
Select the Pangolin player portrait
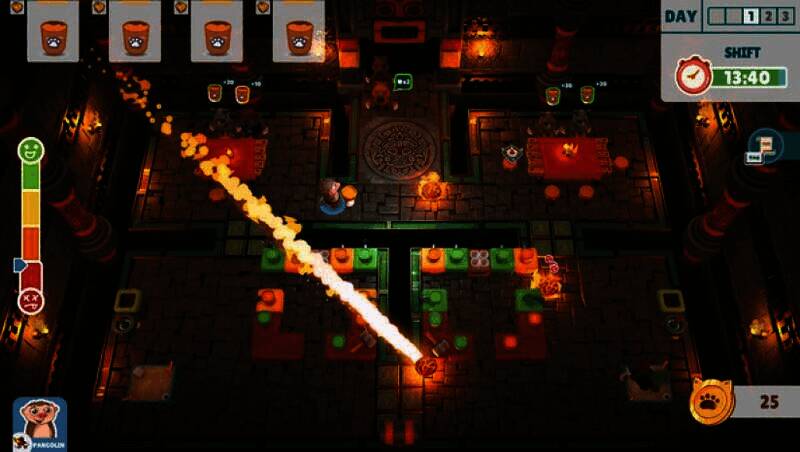coord(40,422)
